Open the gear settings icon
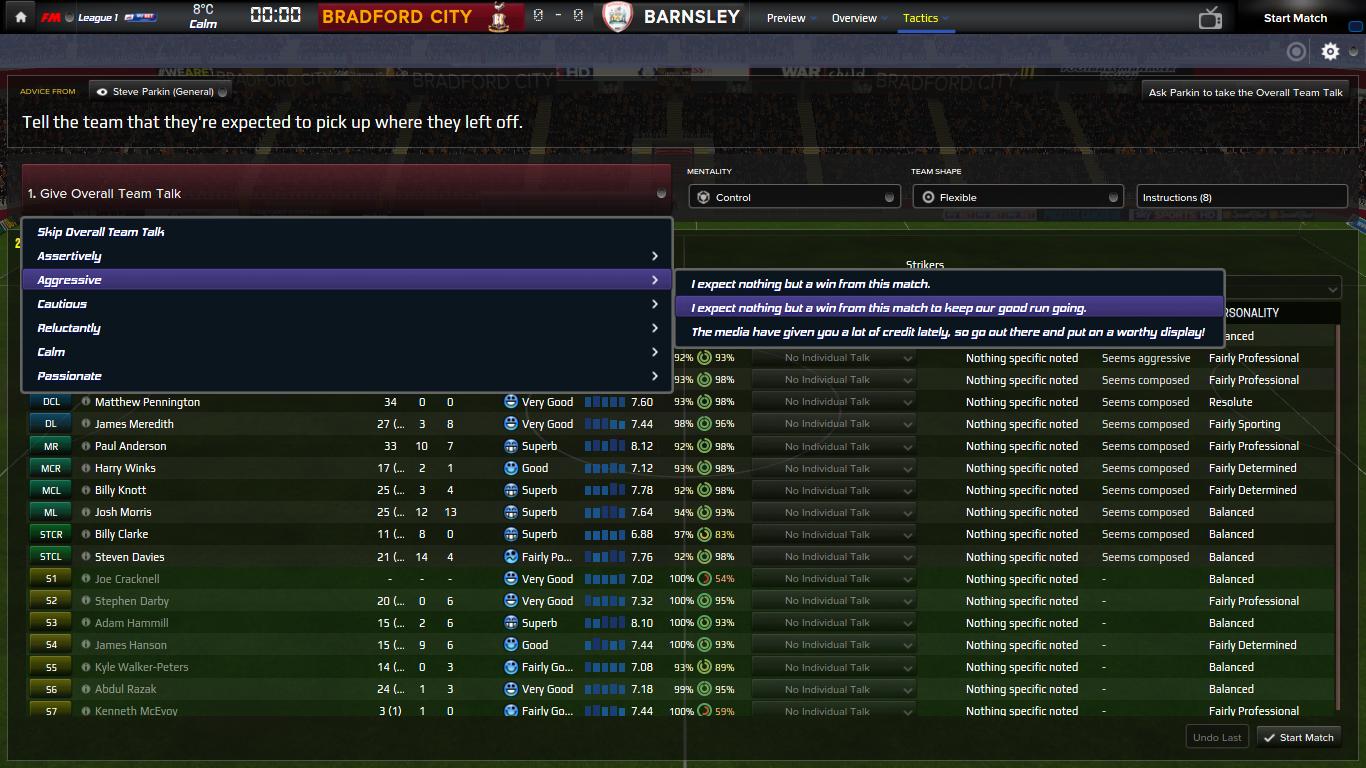The height and width of the screenshot is (768, 1366). 1330,52
